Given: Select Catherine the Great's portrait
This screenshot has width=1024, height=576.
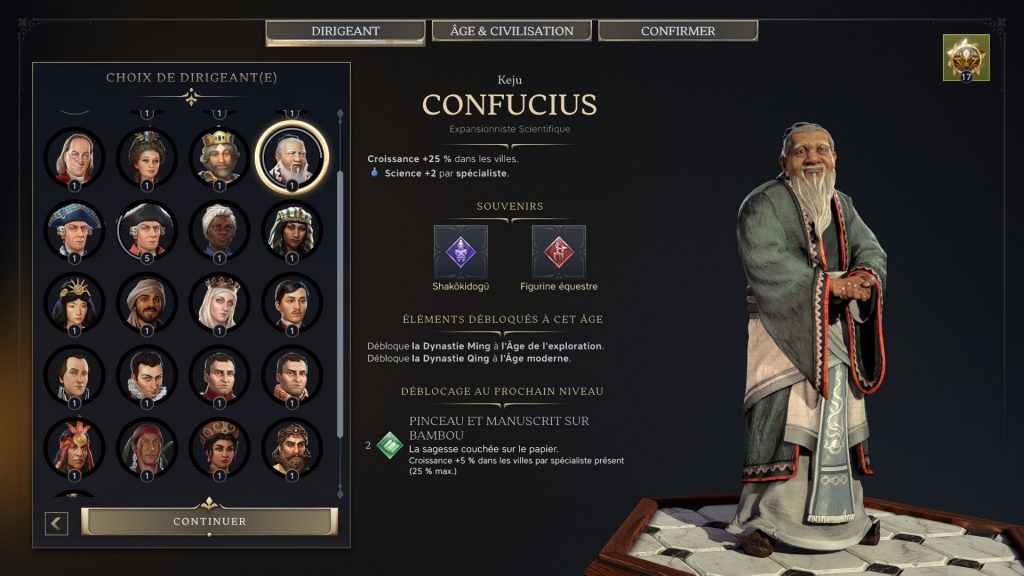Looking at the screenshot, I should pos(147,156).
